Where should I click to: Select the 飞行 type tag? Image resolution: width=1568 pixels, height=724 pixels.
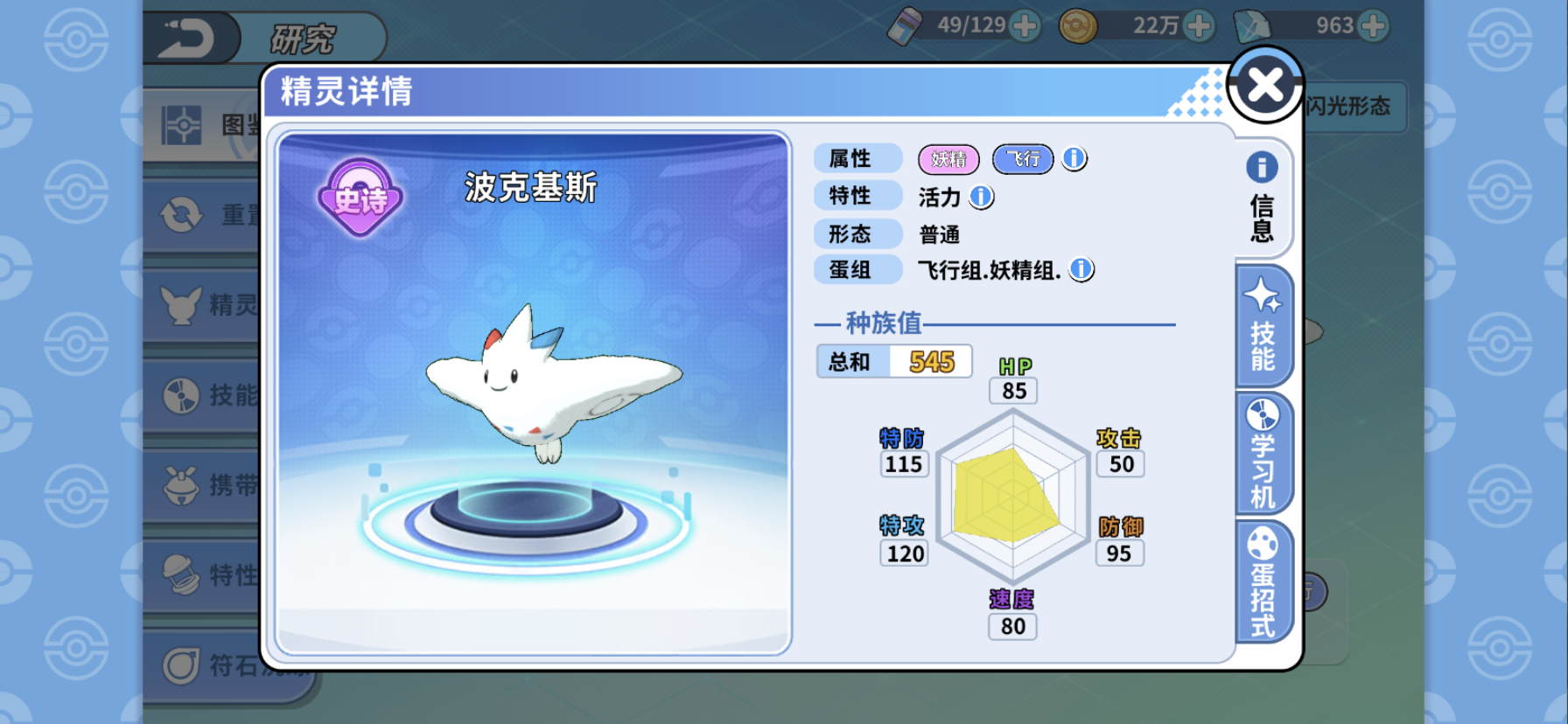tap(1023, 159)
